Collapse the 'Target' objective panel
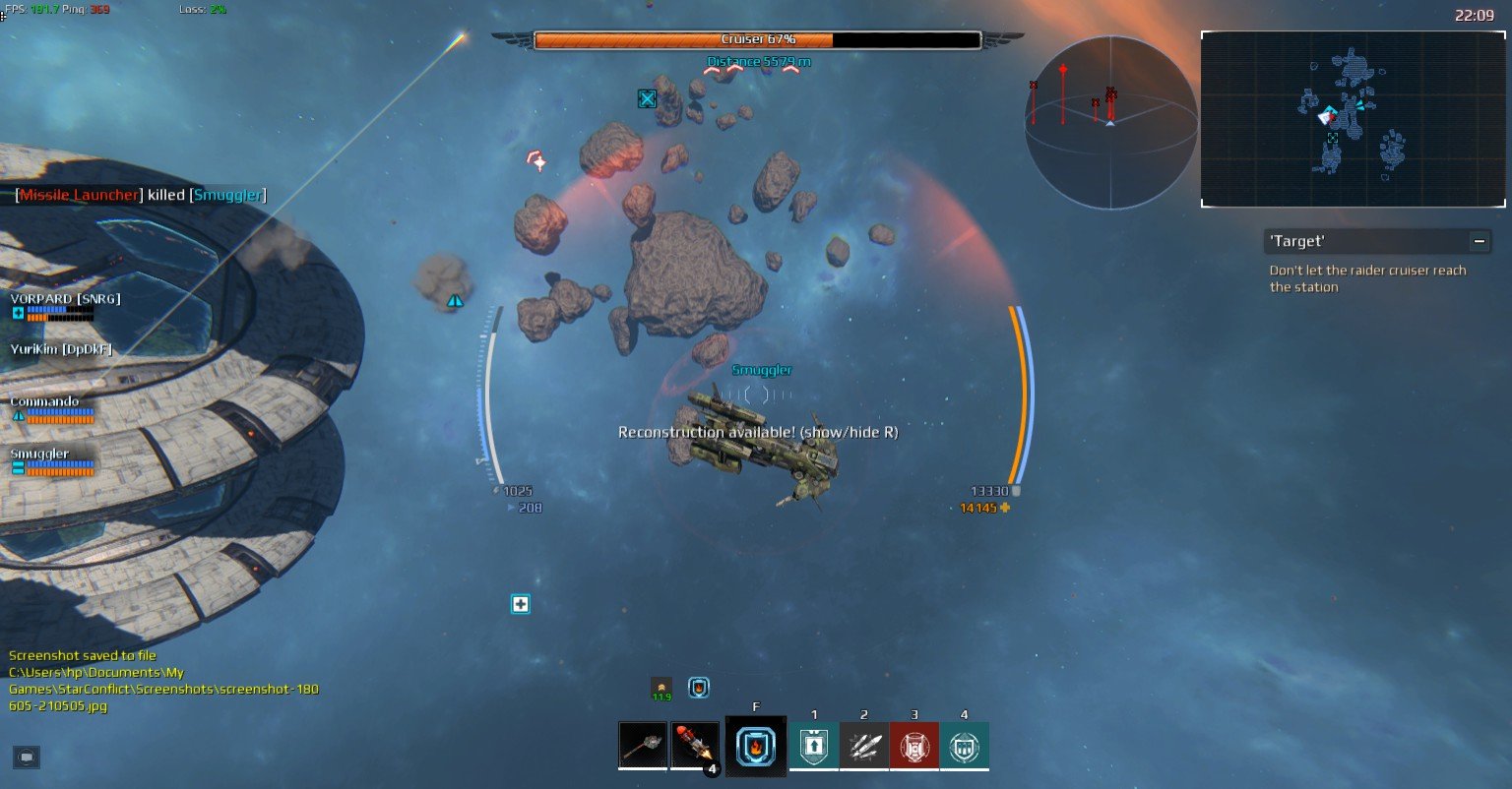The height and width of the screenshot is (789, 1512). point(1478,241)
